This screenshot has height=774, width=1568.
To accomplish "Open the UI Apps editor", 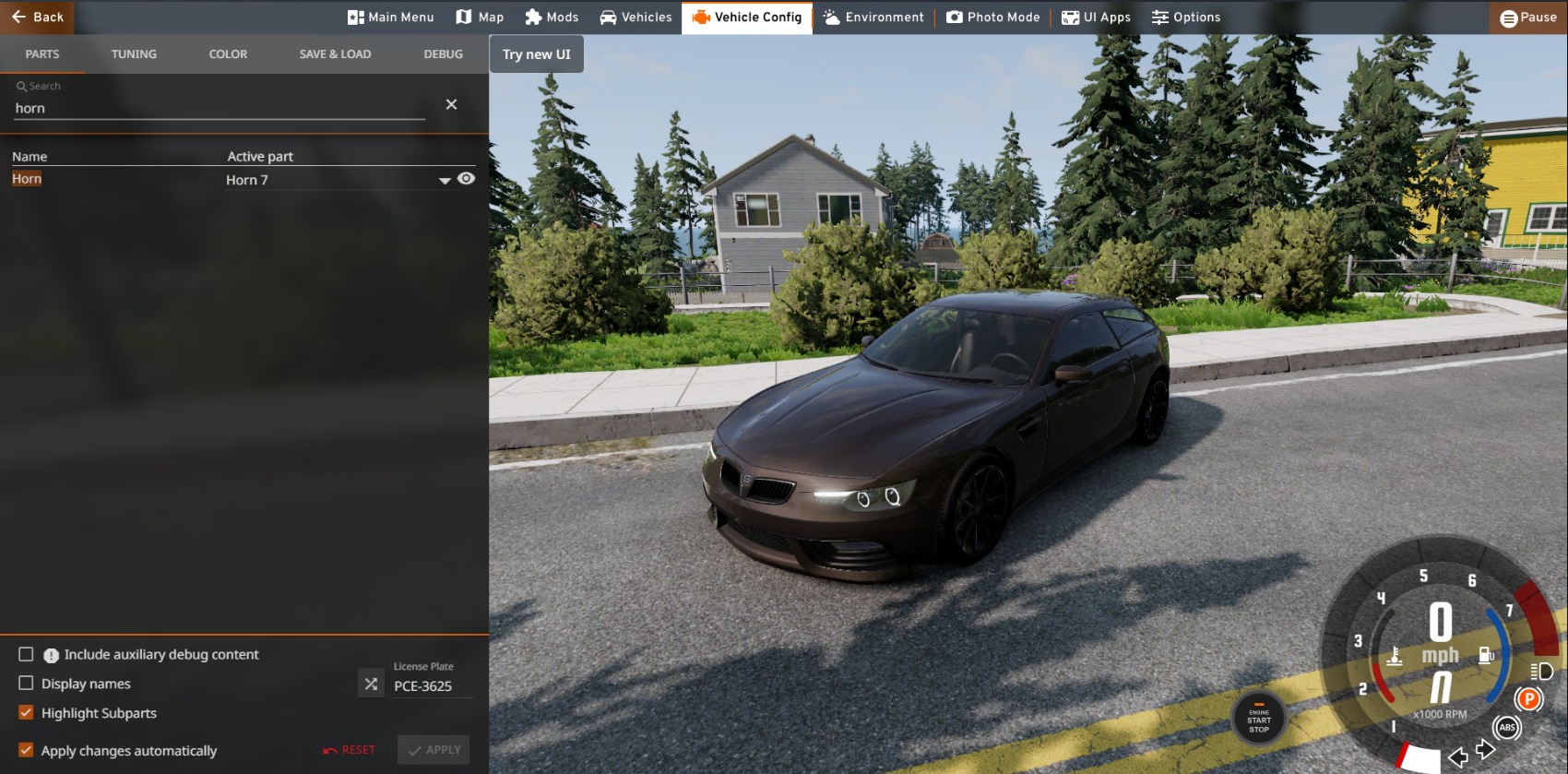I will click(x=1096, y=18).
